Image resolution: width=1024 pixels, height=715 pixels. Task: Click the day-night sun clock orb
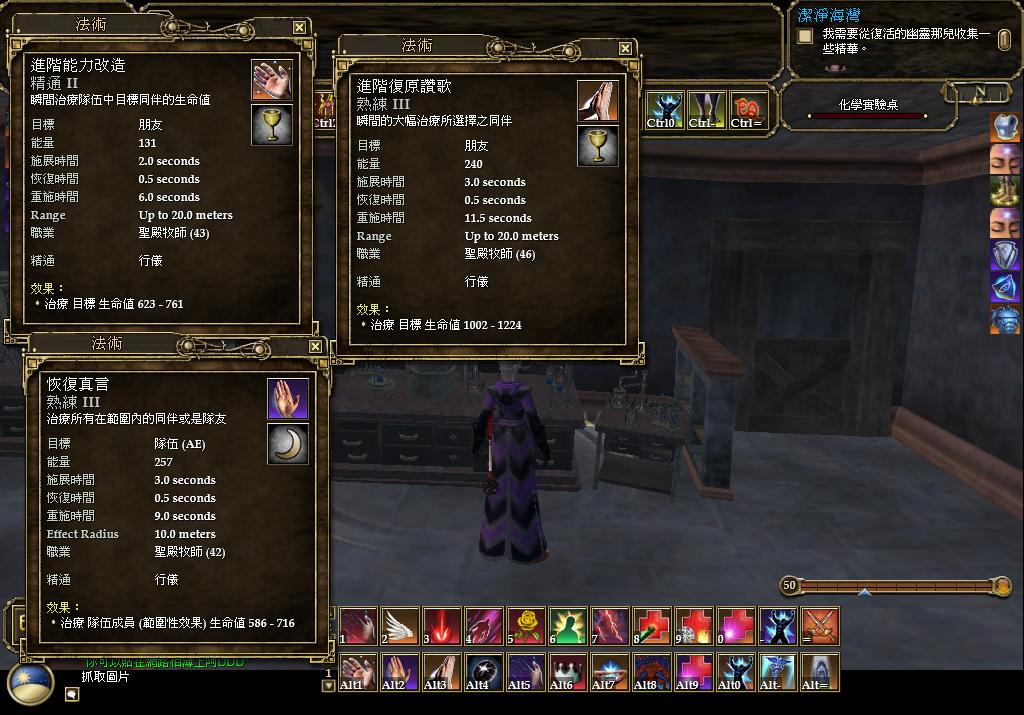tap(30, 685)
